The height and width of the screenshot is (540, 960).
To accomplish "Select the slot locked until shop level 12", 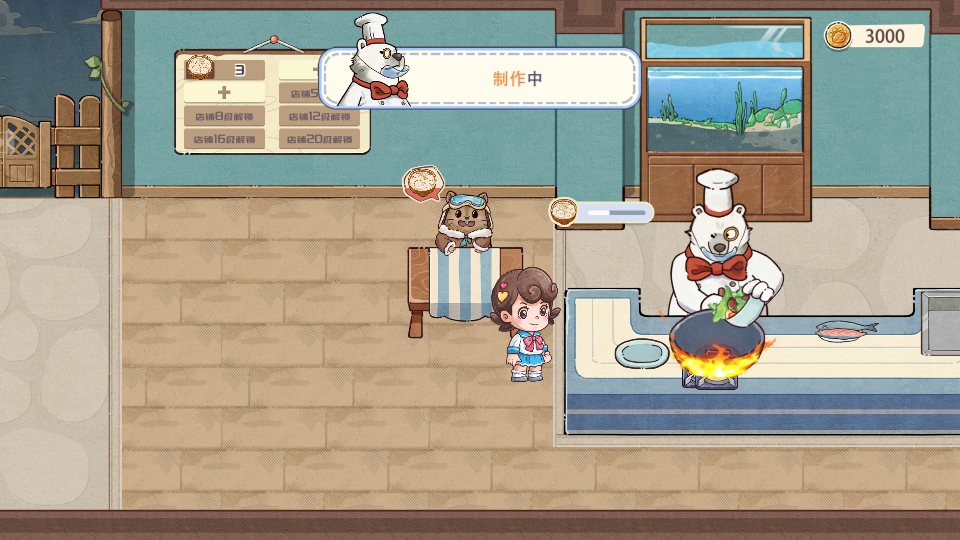I will point(318,116).
